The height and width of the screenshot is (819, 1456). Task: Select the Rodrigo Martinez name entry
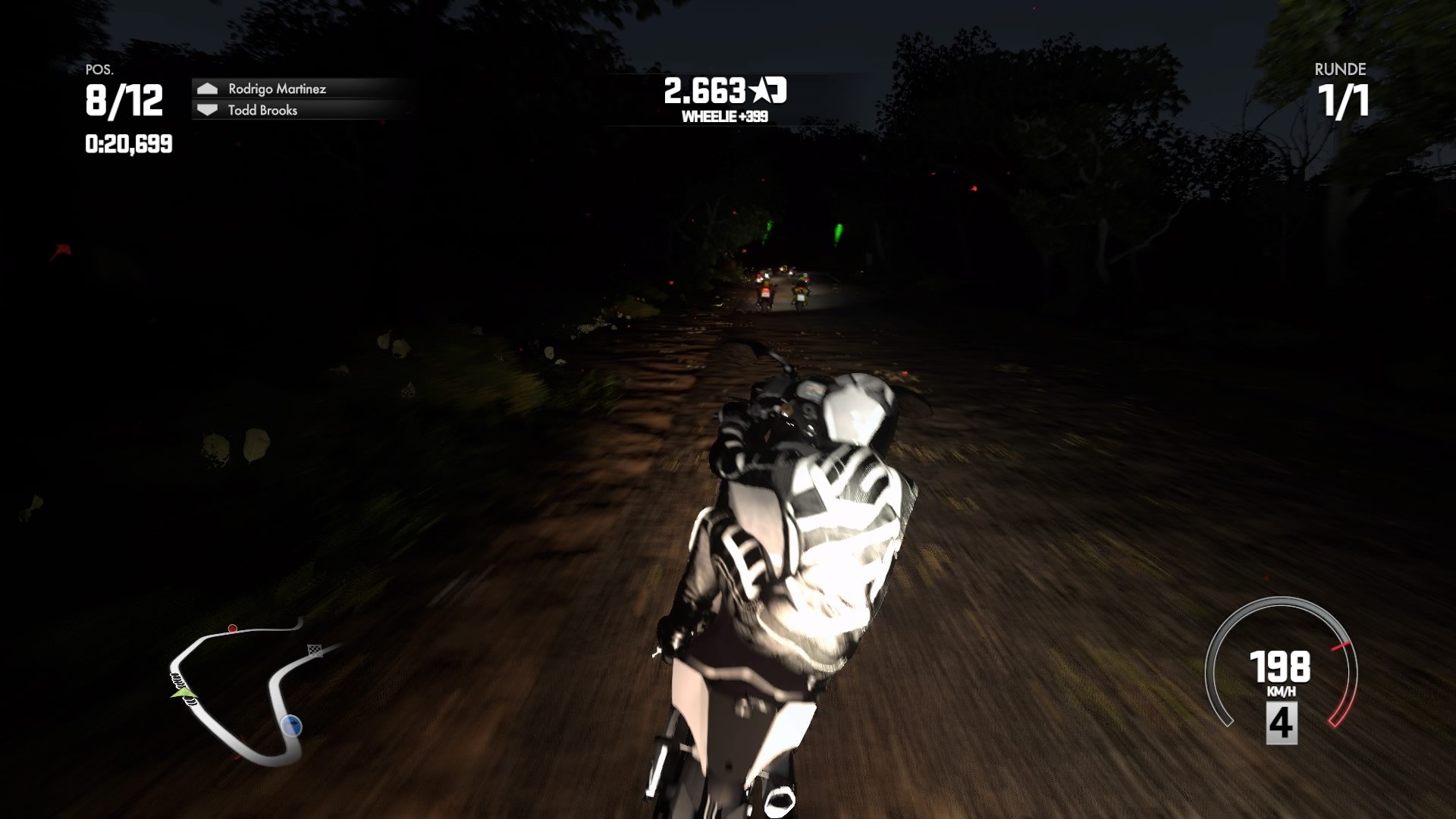(x=278, y=89)
